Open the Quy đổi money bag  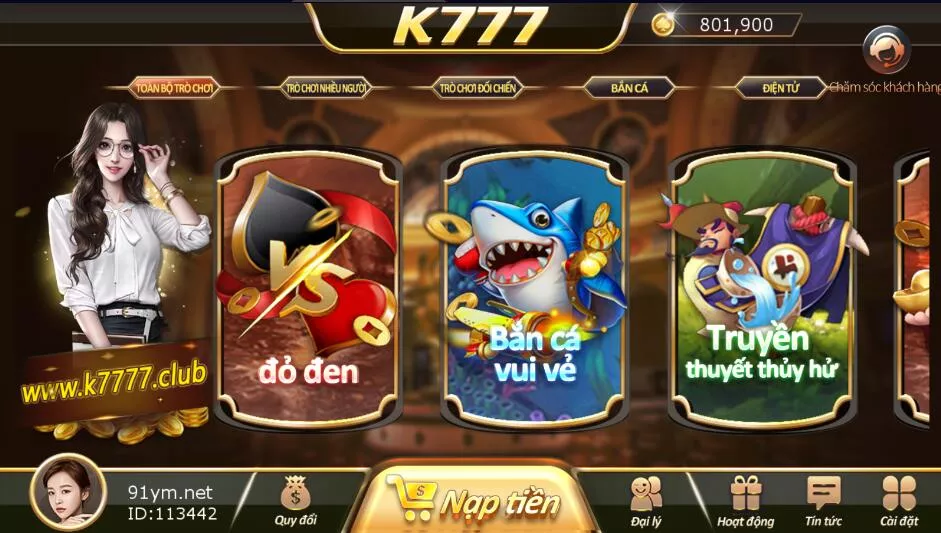tap(295, 499)
